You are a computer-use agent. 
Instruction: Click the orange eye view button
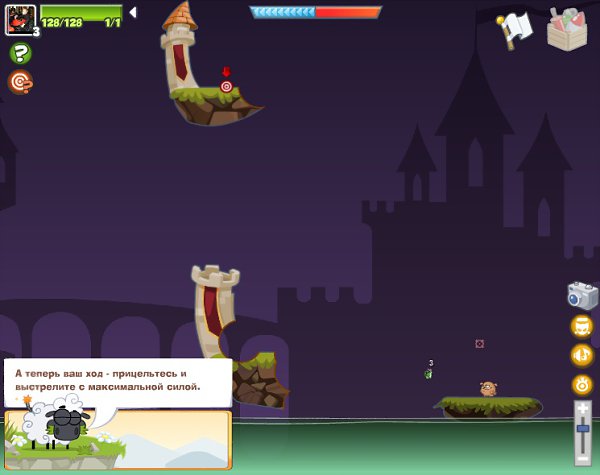[x=582, y=384]
